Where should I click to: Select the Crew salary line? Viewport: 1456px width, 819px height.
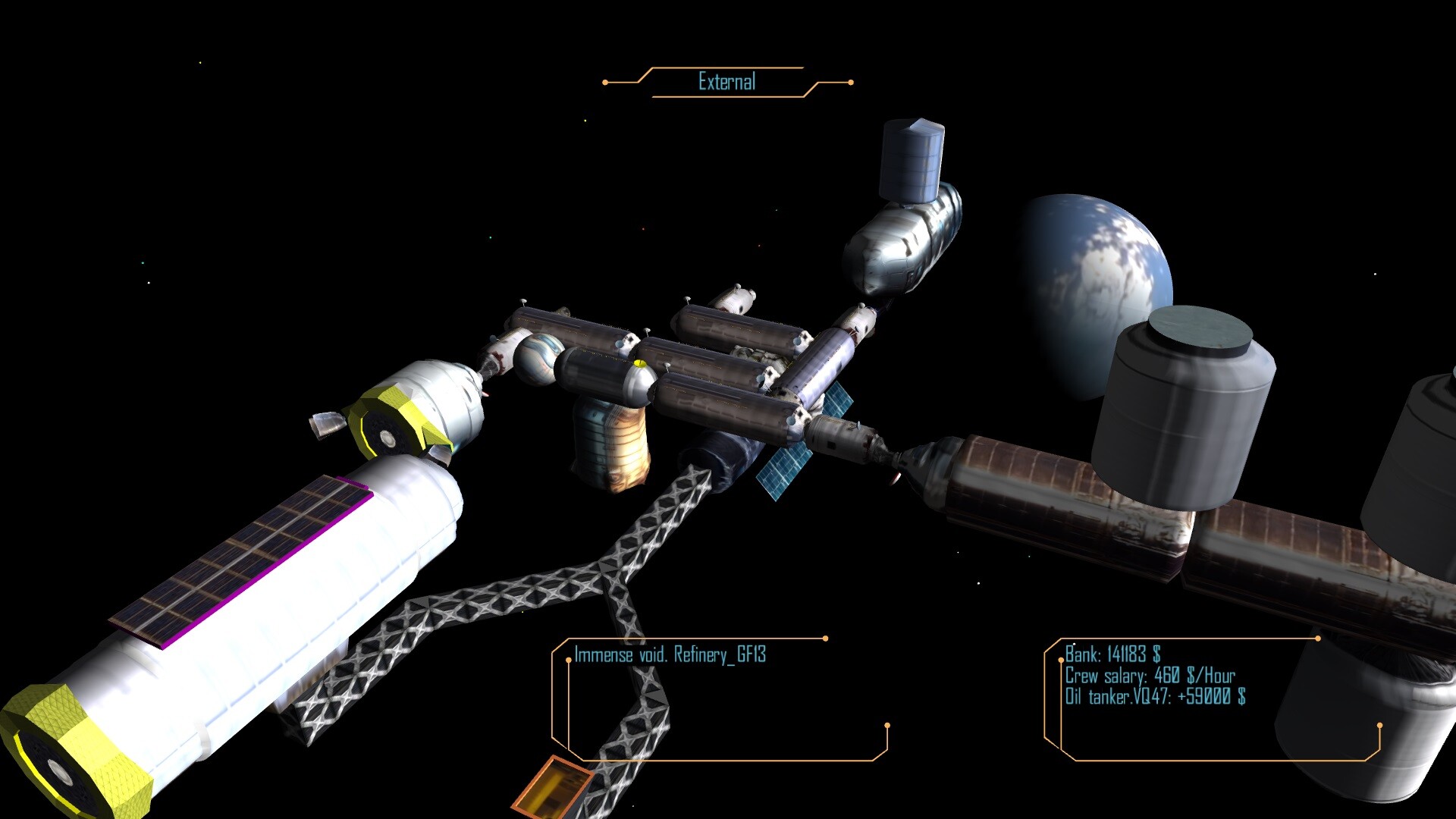pos(1149,673)
